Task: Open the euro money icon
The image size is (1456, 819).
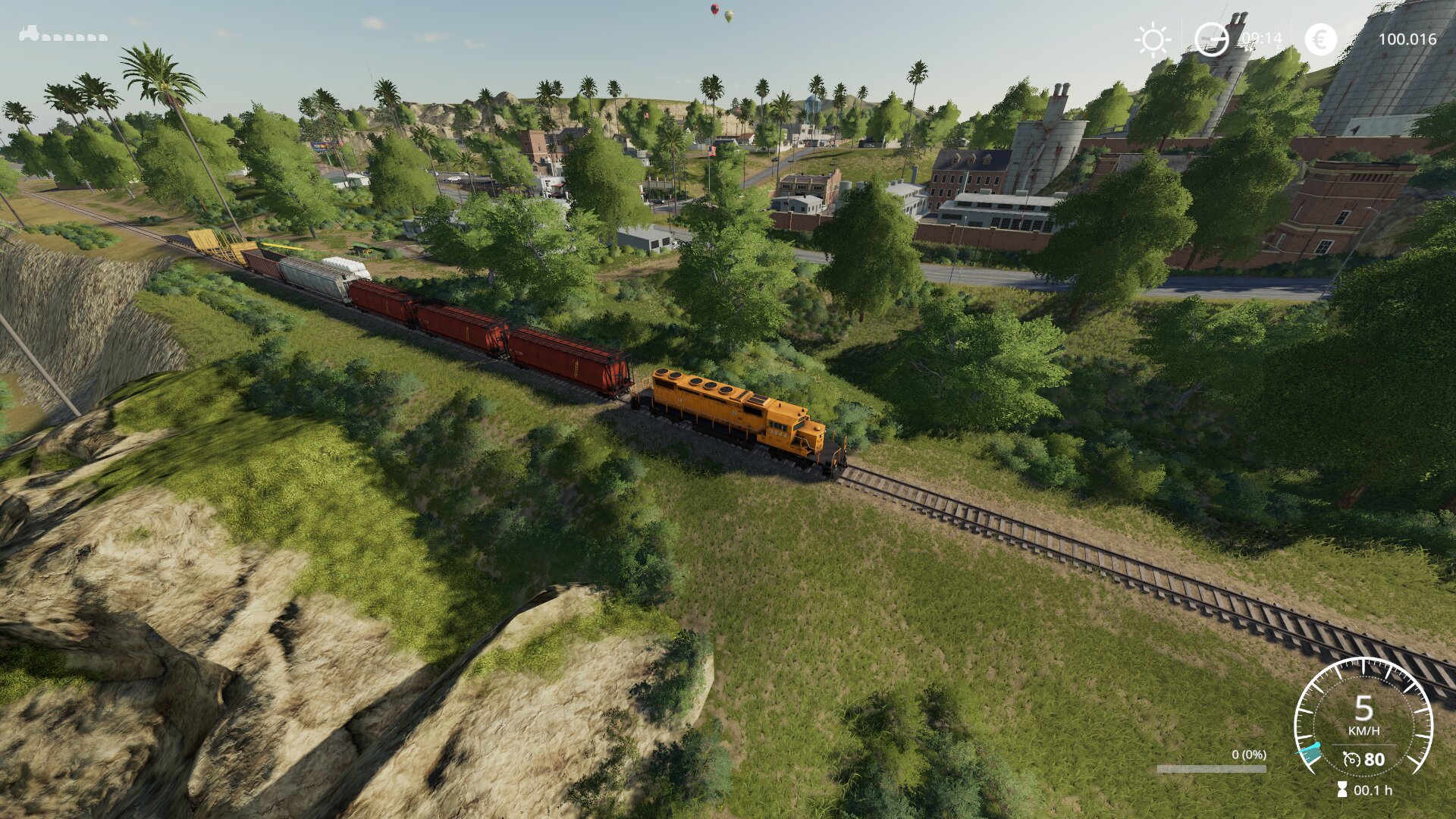Action: point(1320,39)
